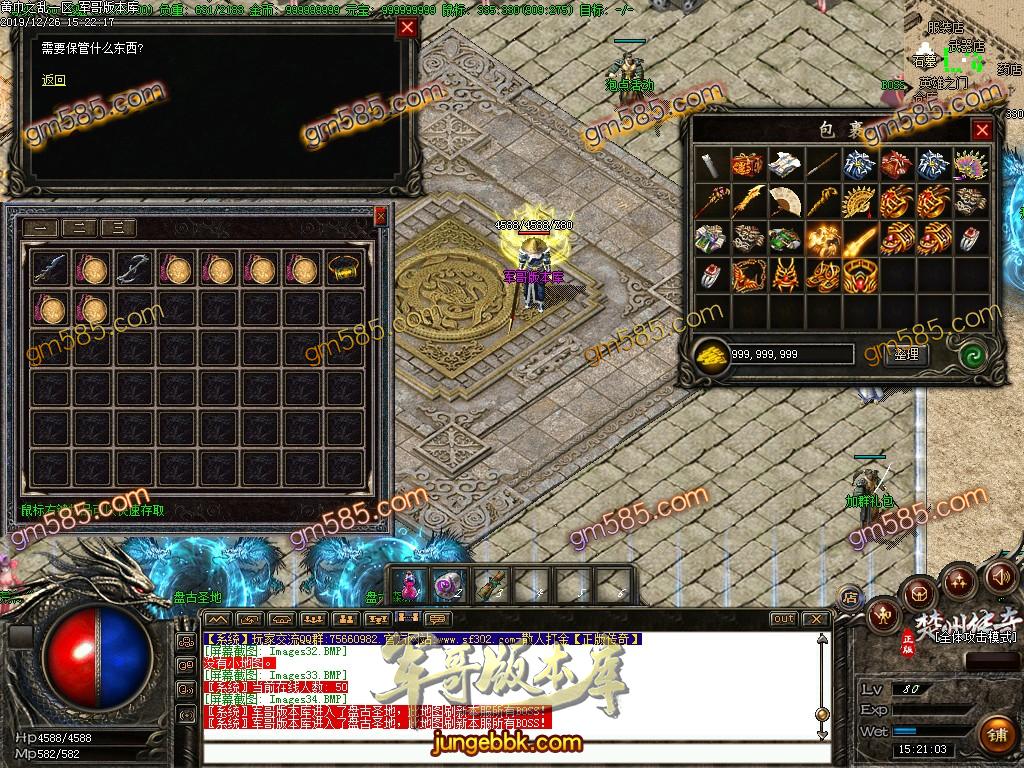This screenshot has width=1024, height=768.
Task: Toggle the sound speaker button
Action: [999, 577]
